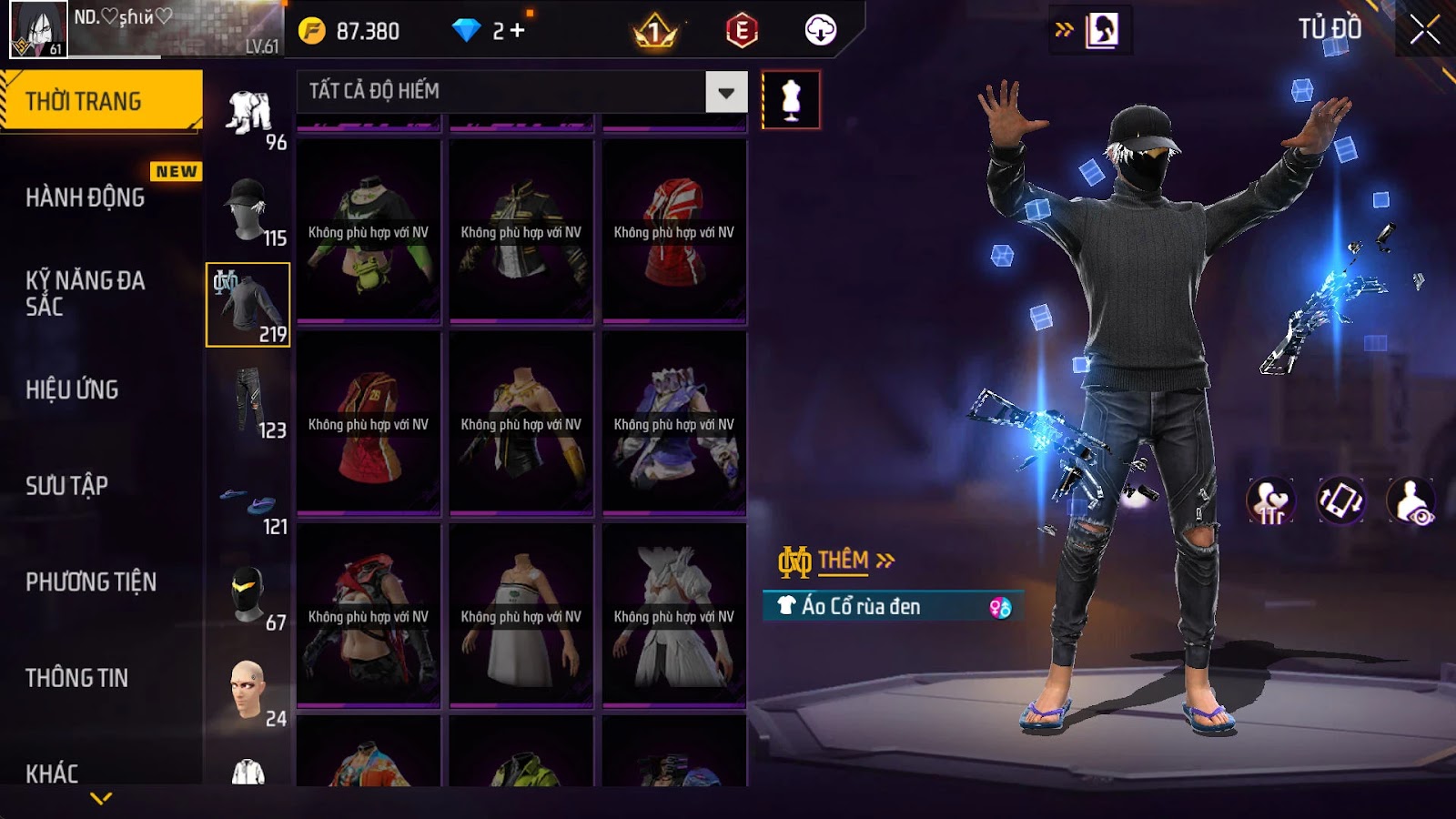
Task: Open the mask category with 67 items
Action: (248, 596)
